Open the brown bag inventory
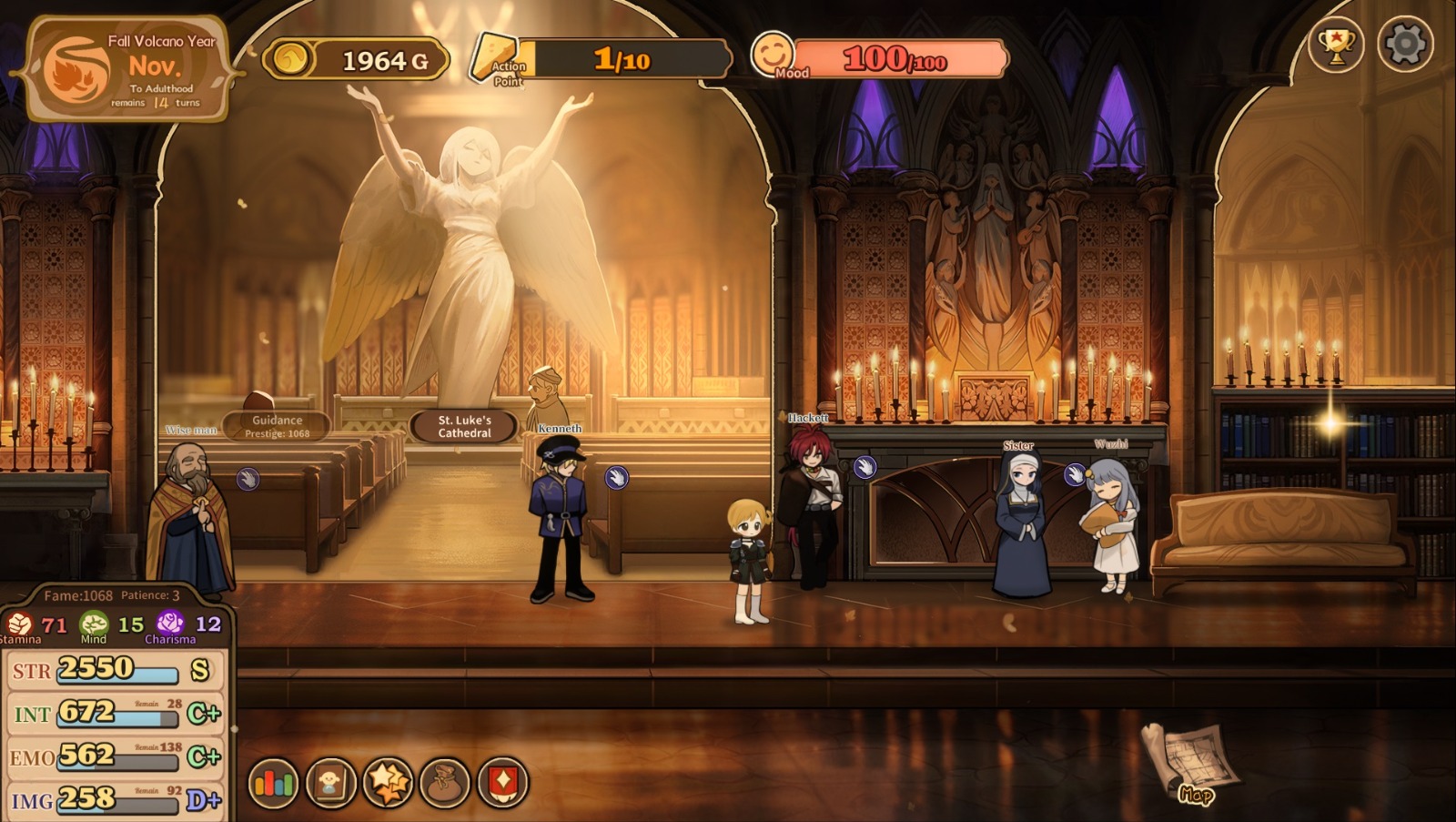Image resolution: width=1456 pixels, height=822 pixels. (445, 782)
